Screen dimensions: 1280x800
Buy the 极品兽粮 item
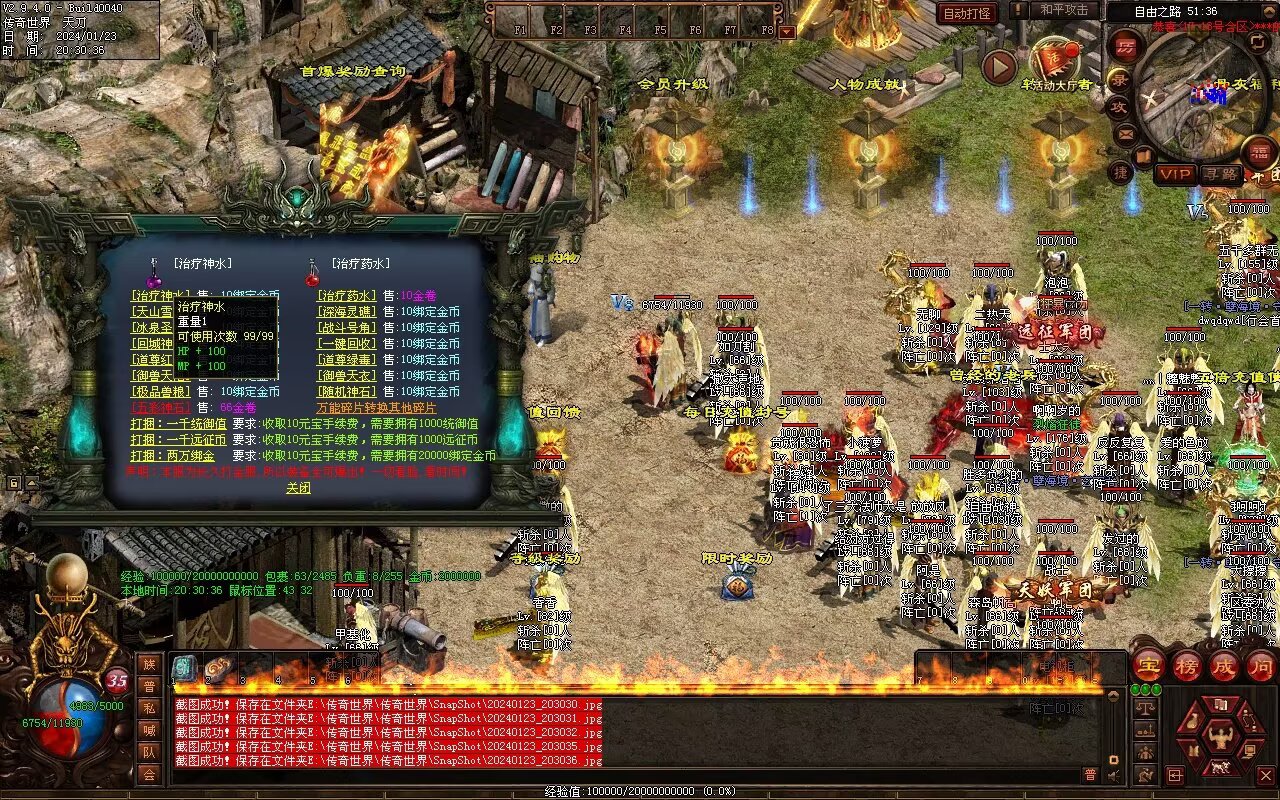click(x=160, y=391)
